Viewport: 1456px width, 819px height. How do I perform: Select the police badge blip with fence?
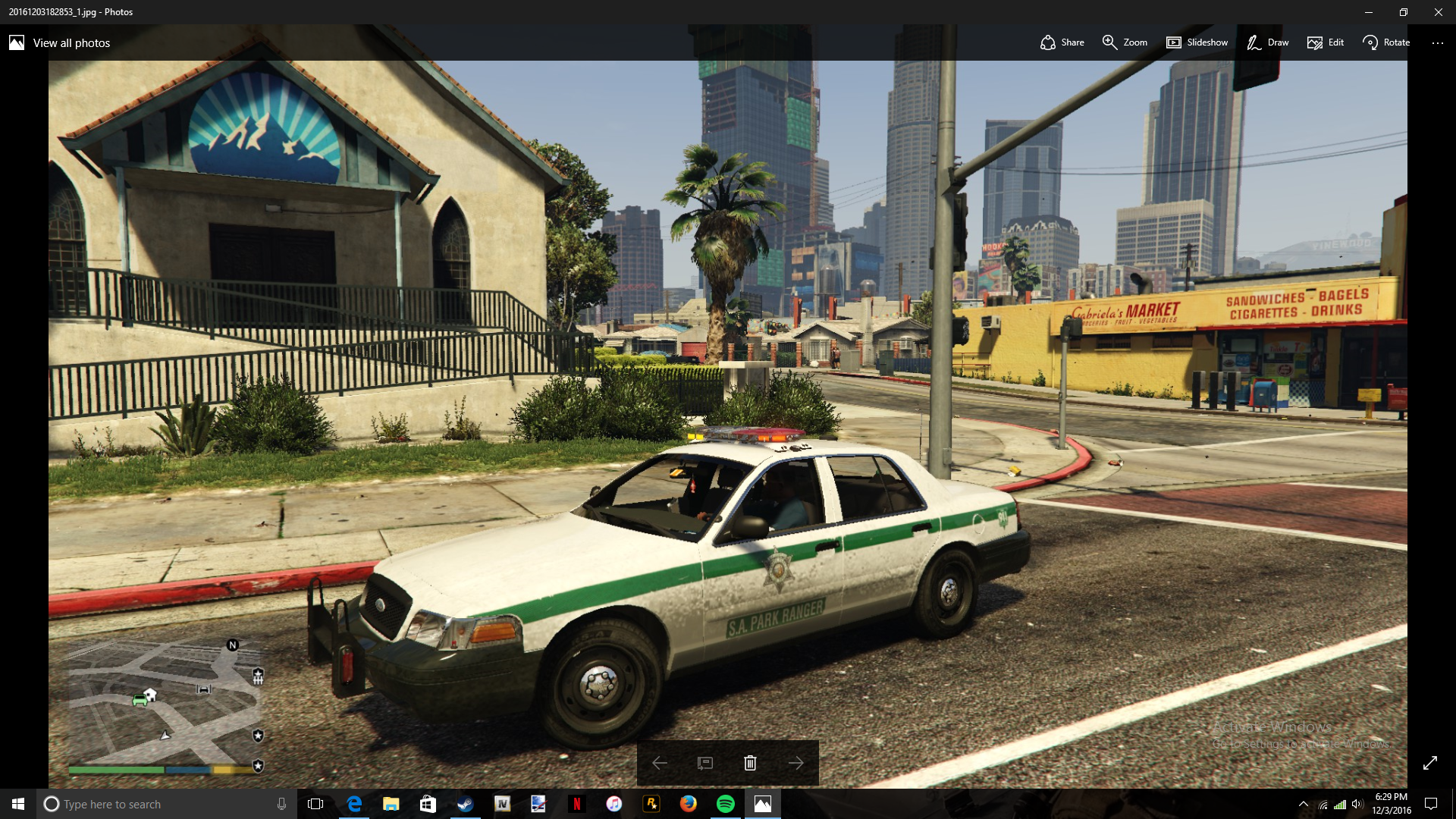tap(258, 675)
